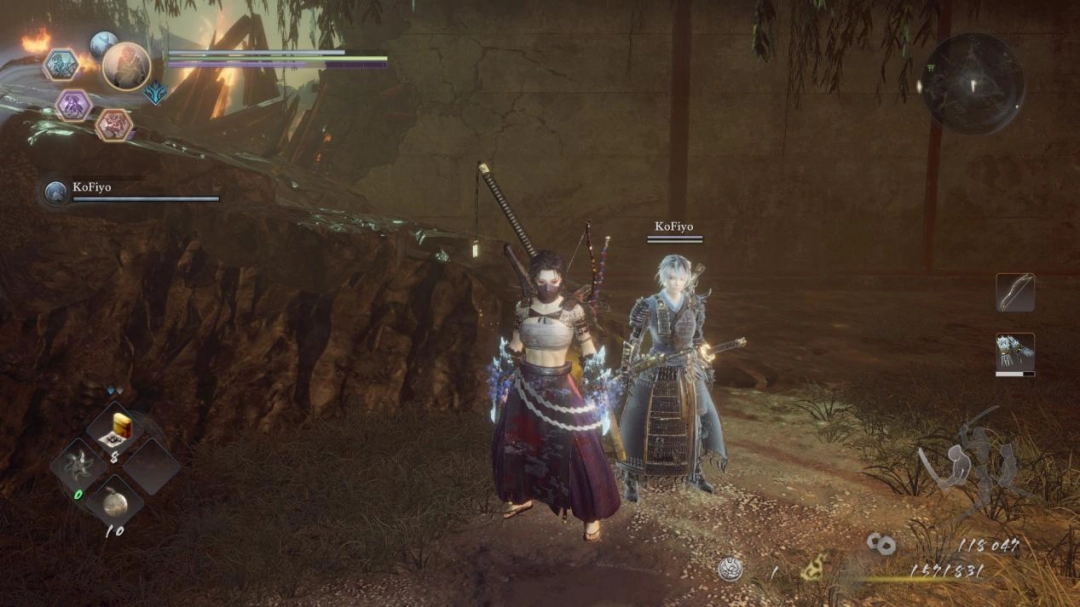This screenshot has height=607, width=1080.
Task: Select KoFiyo's companion portrait icon
Action: tap(57, 192)
